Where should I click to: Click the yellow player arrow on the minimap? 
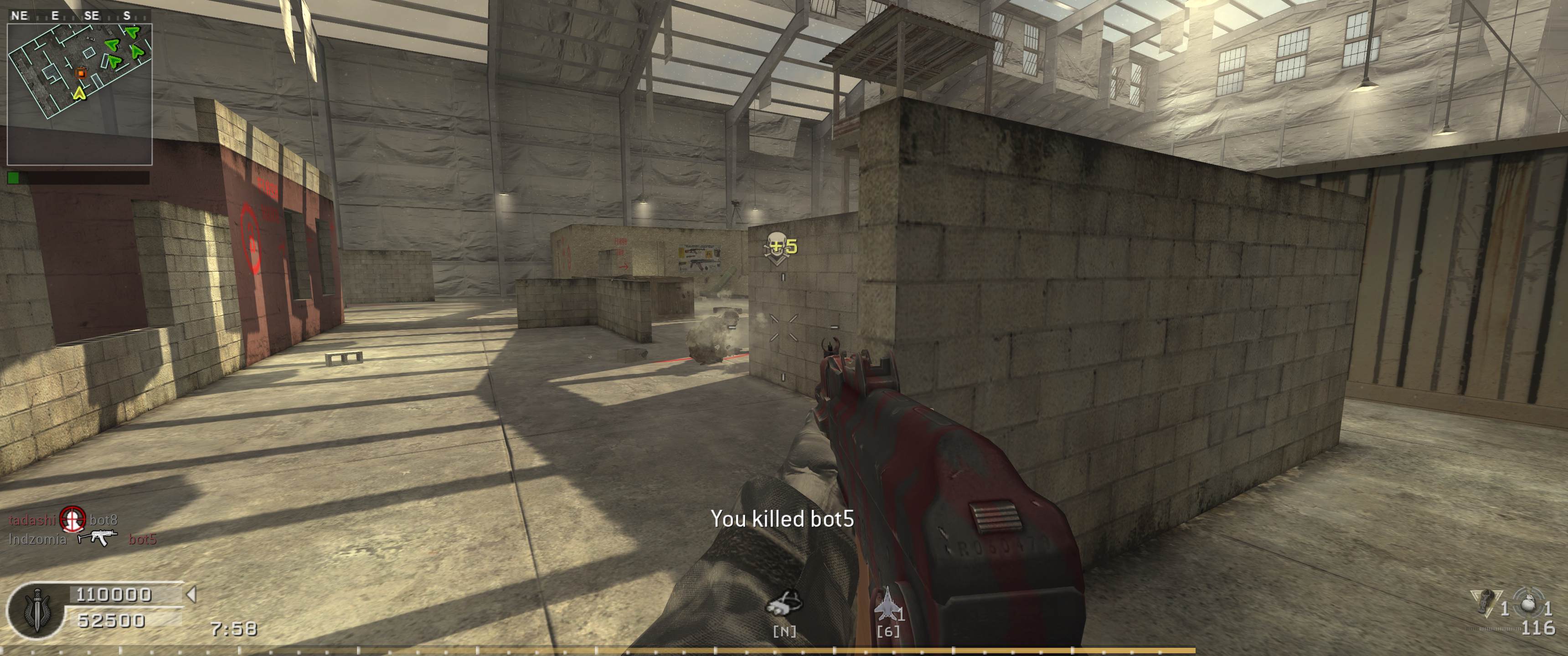(78, 93)
